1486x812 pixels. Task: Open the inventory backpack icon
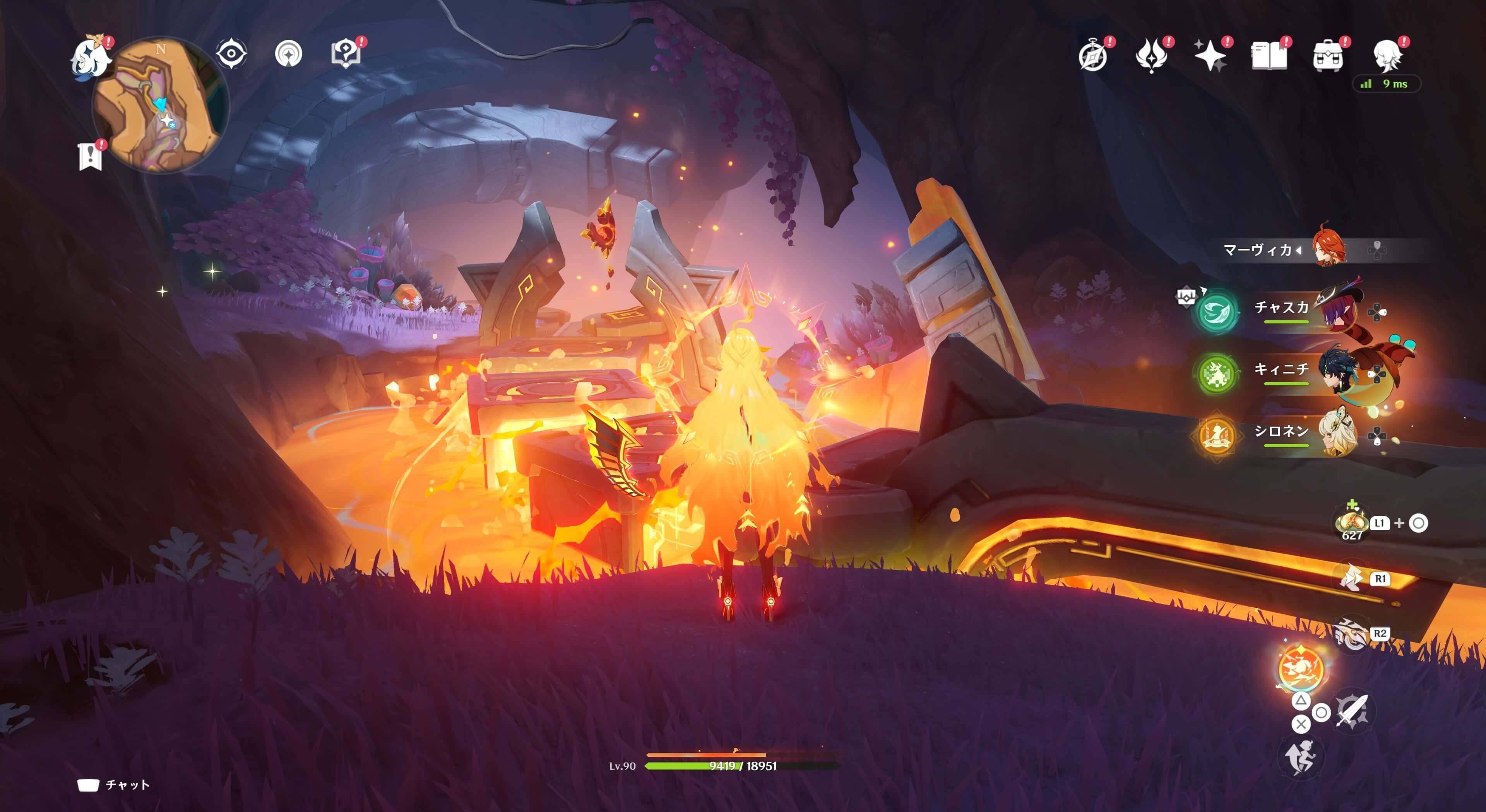point(1327,56)
